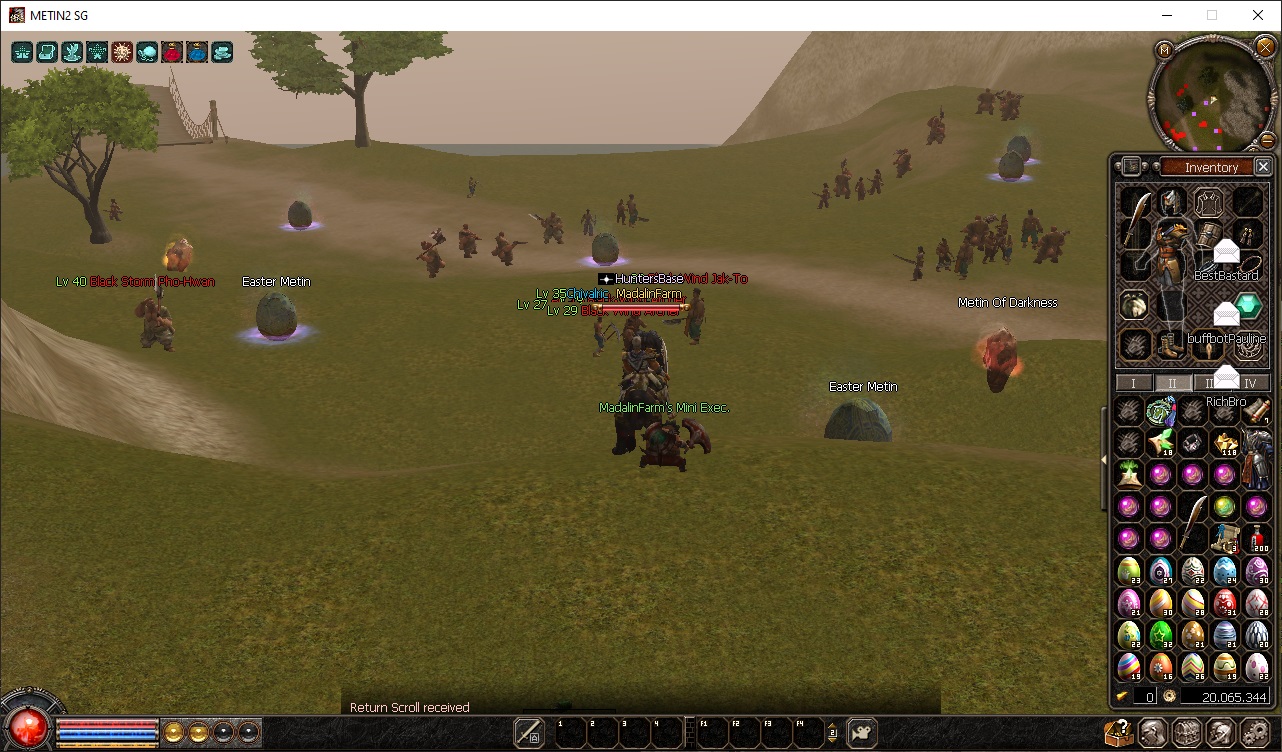Select the equipped boots slot
The image size is (1282, 752).
coord(1172,346)
